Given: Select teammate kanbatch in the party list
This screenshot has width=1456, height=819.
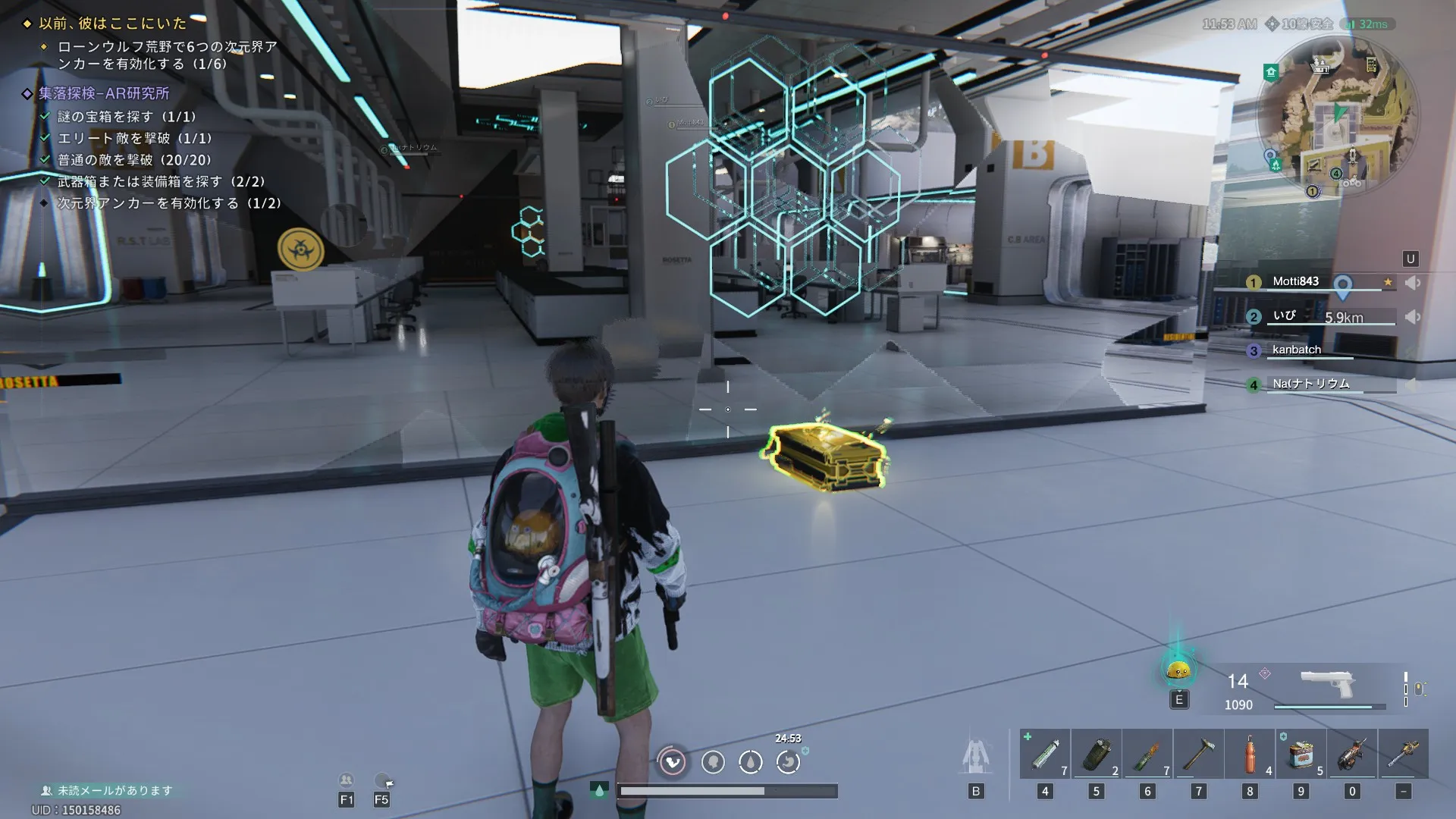Looking at the screenshot, I should [x=1297, y=350].
